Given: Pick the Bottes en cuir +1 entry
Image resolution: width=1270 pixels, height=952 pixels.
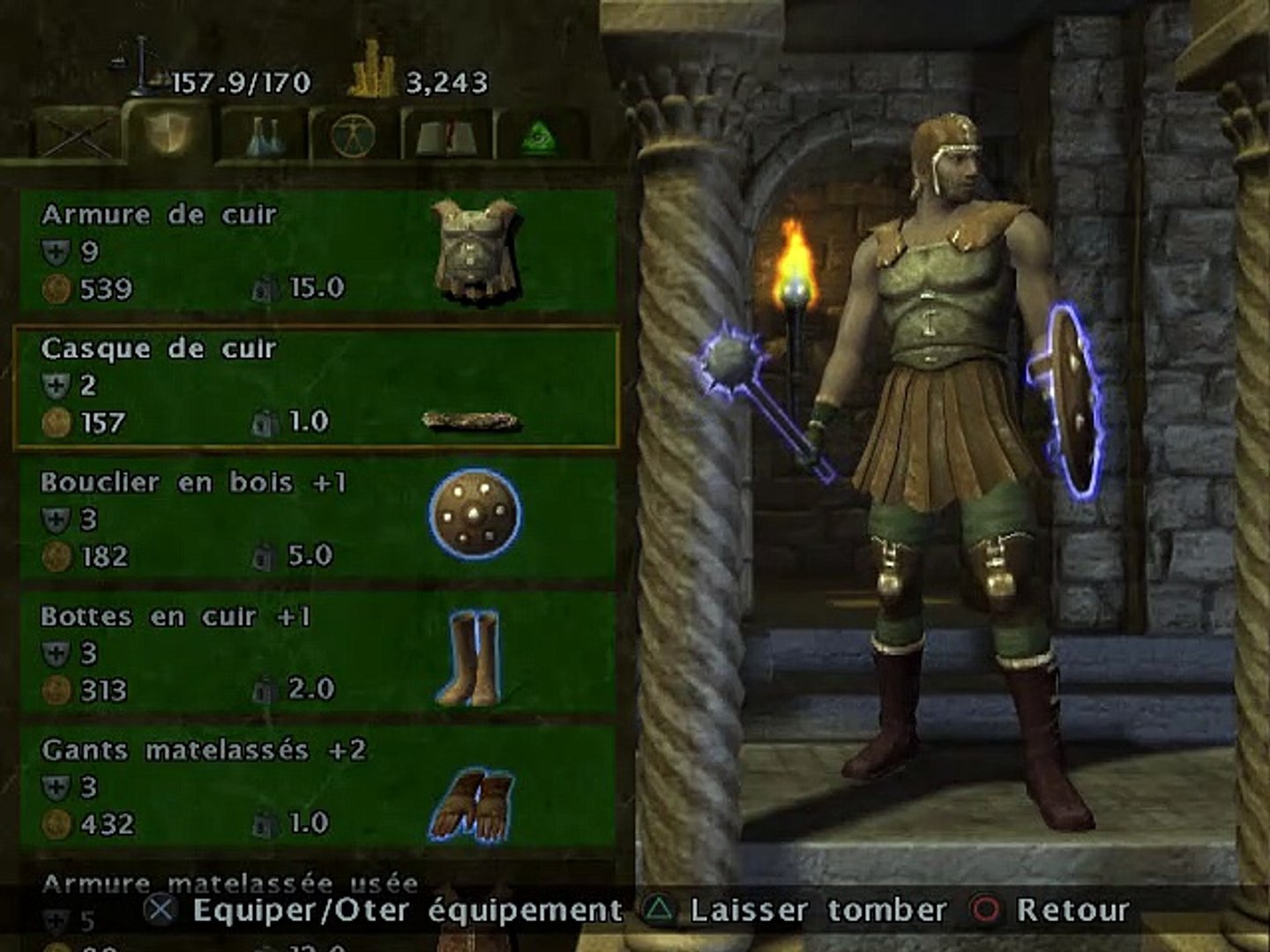Looking at the screenshot, I should [317, 654].
